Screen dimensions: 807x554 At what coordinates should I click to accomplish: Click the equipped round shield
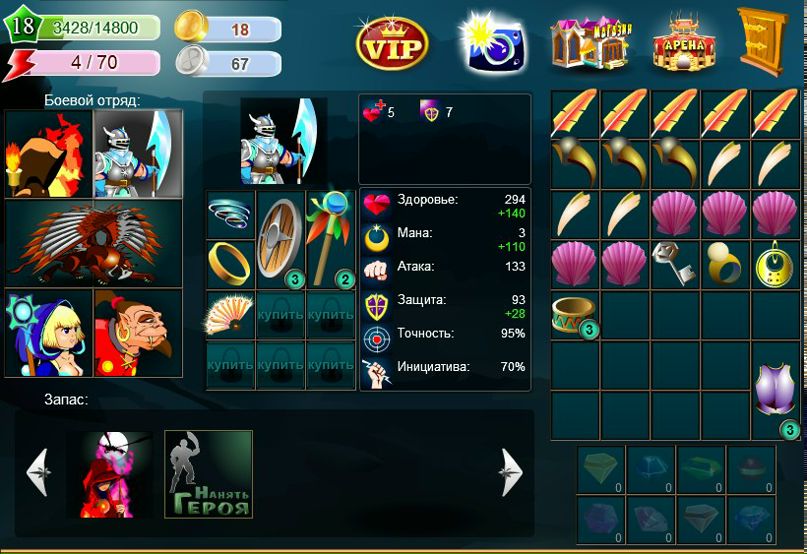(x=280, y=238)
